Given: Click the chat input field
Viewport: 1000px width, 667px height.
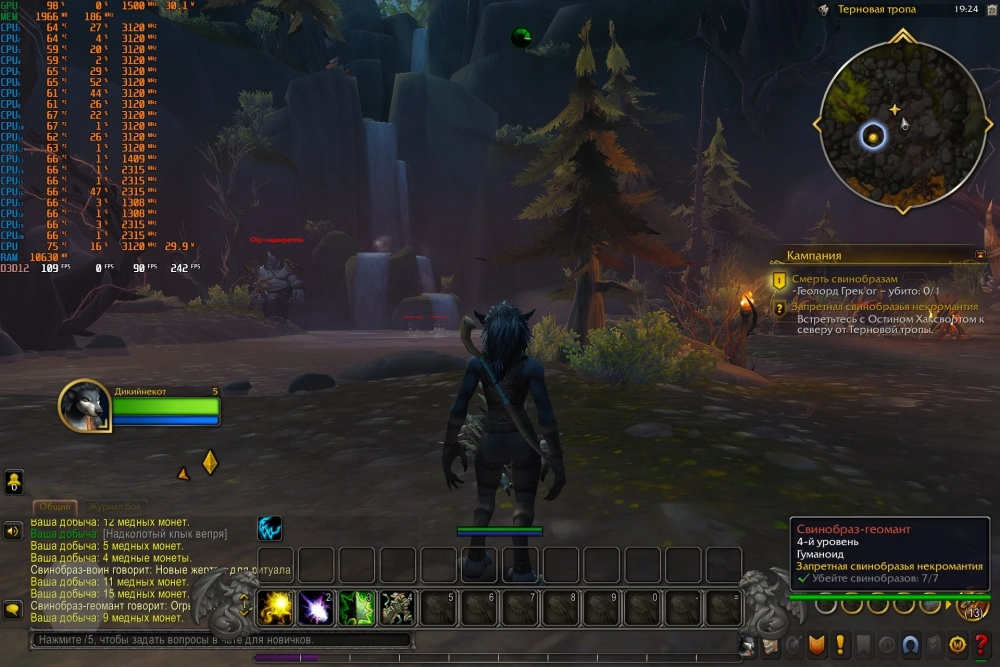Looking at the screenshot, I should coord(220,640).
